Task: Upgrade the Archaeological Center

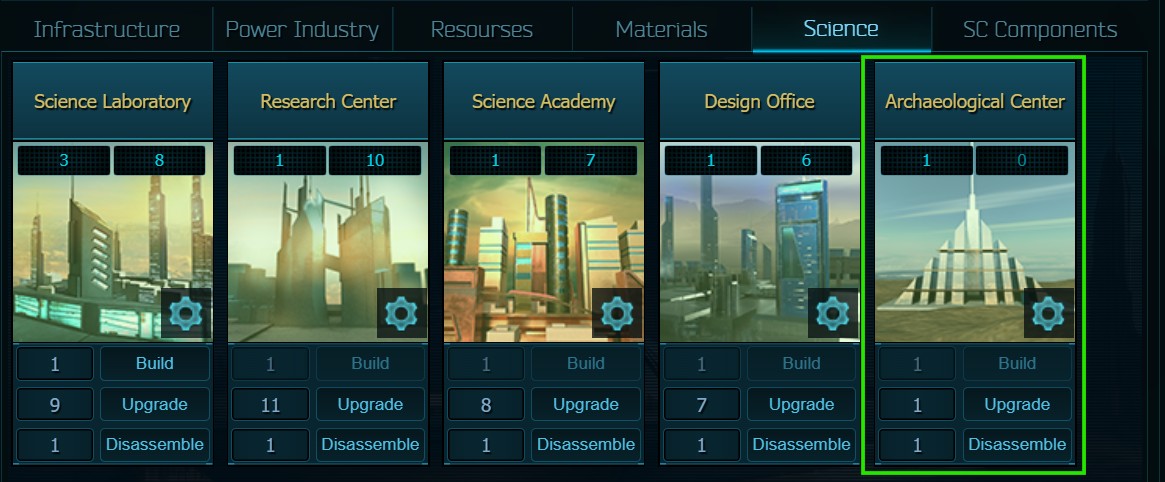Action: coord(1017,405)
